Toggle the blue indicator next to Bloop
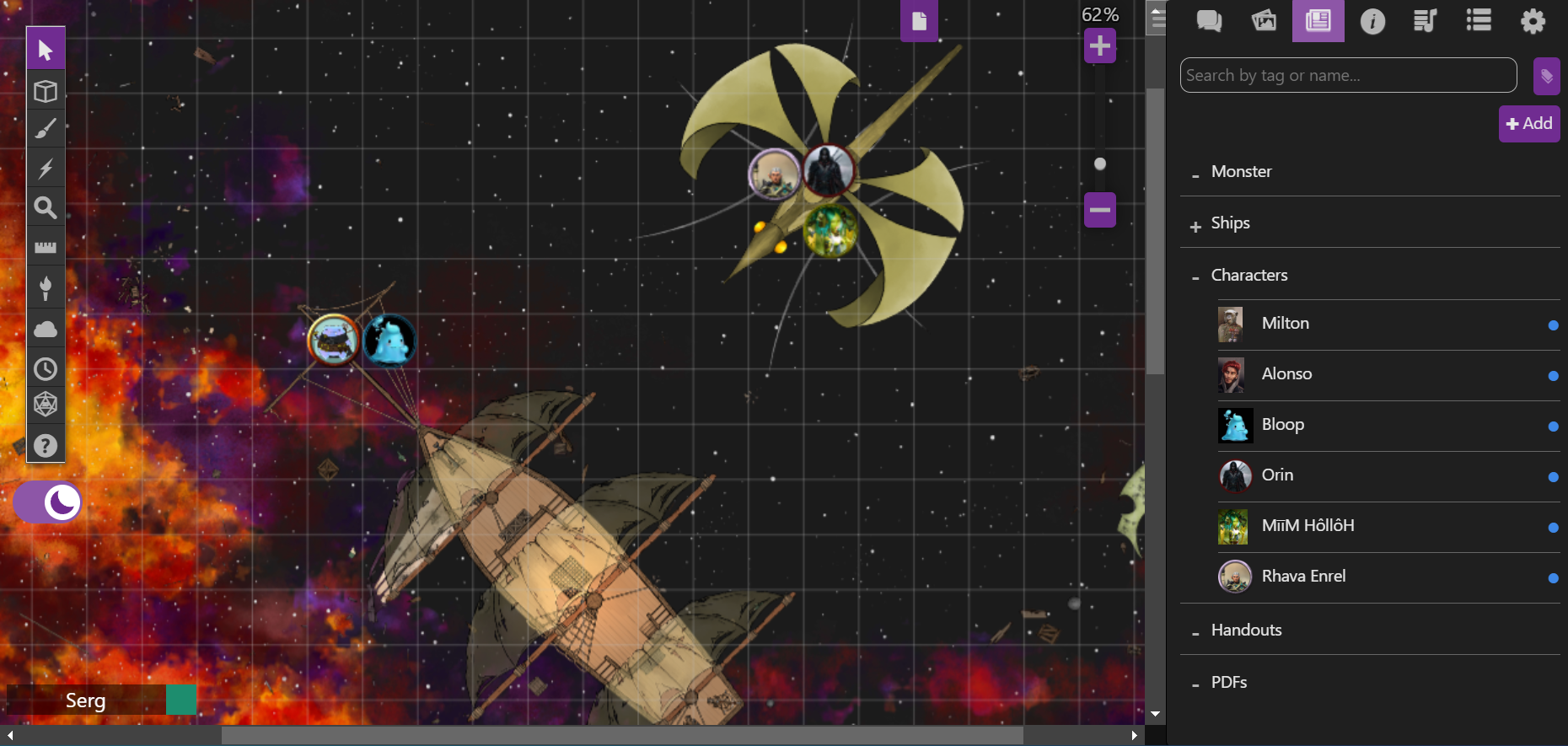 1553,427
